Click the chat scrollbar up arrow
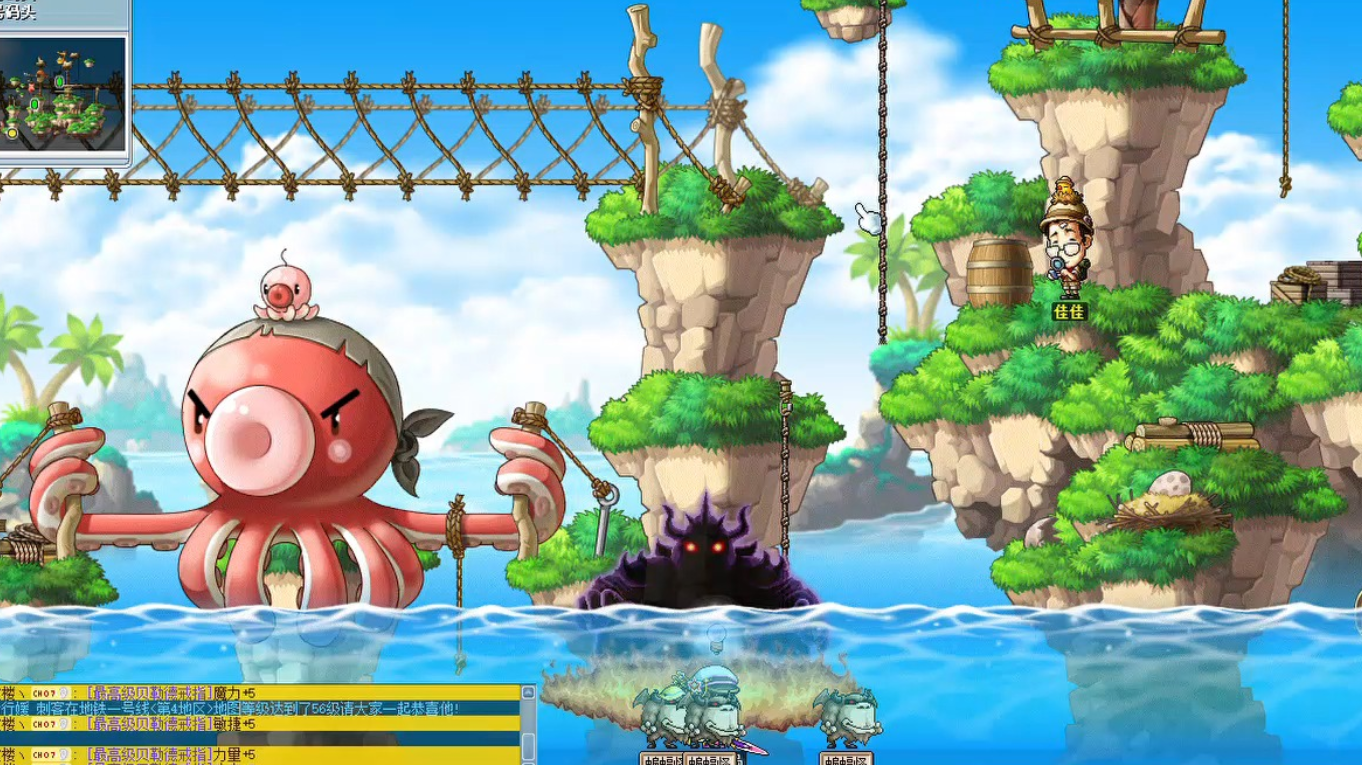The image size is (1362, 765). [x=528, y=692]
